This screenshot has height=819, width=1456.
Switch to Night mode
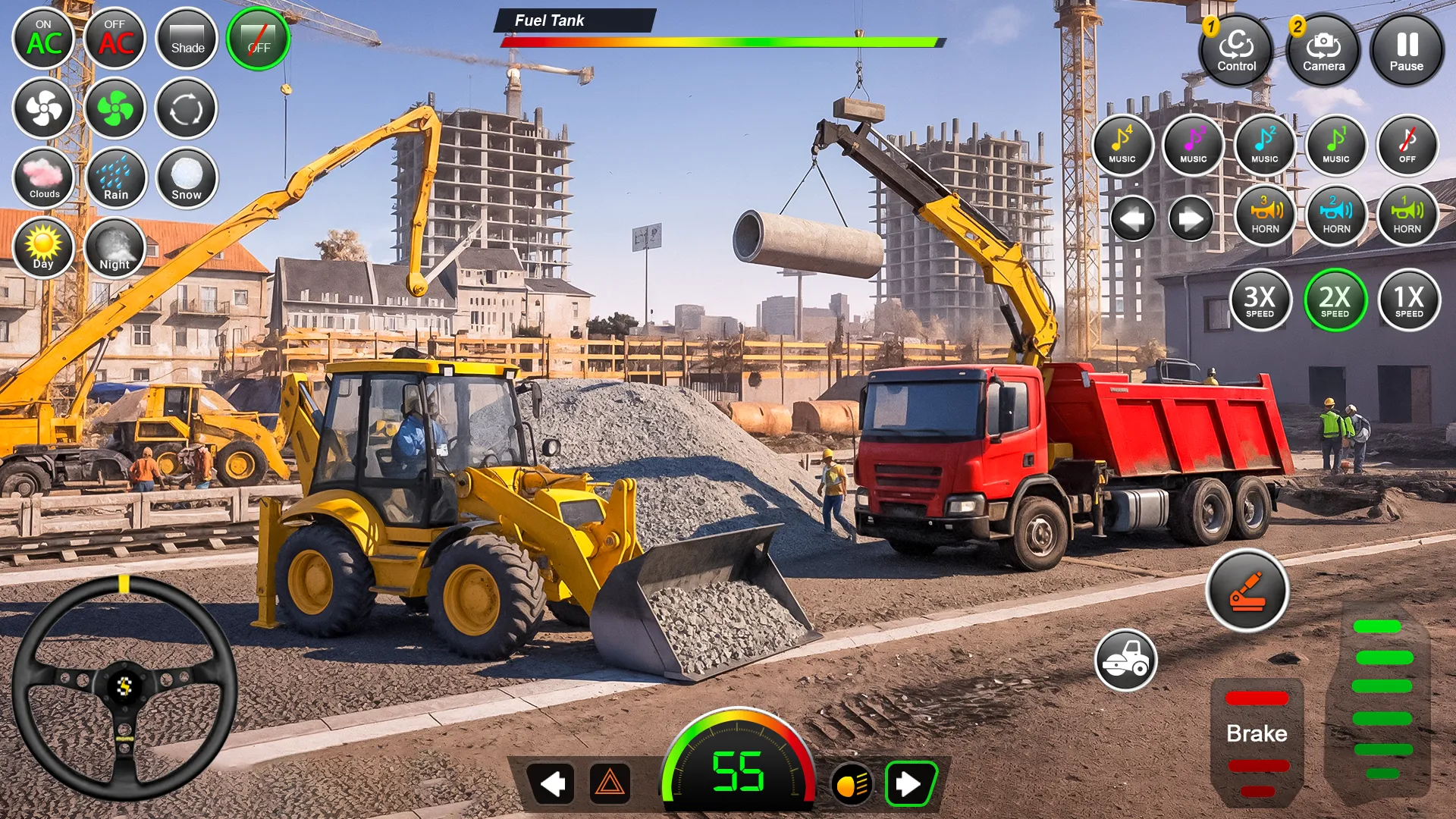pos(115,249)
